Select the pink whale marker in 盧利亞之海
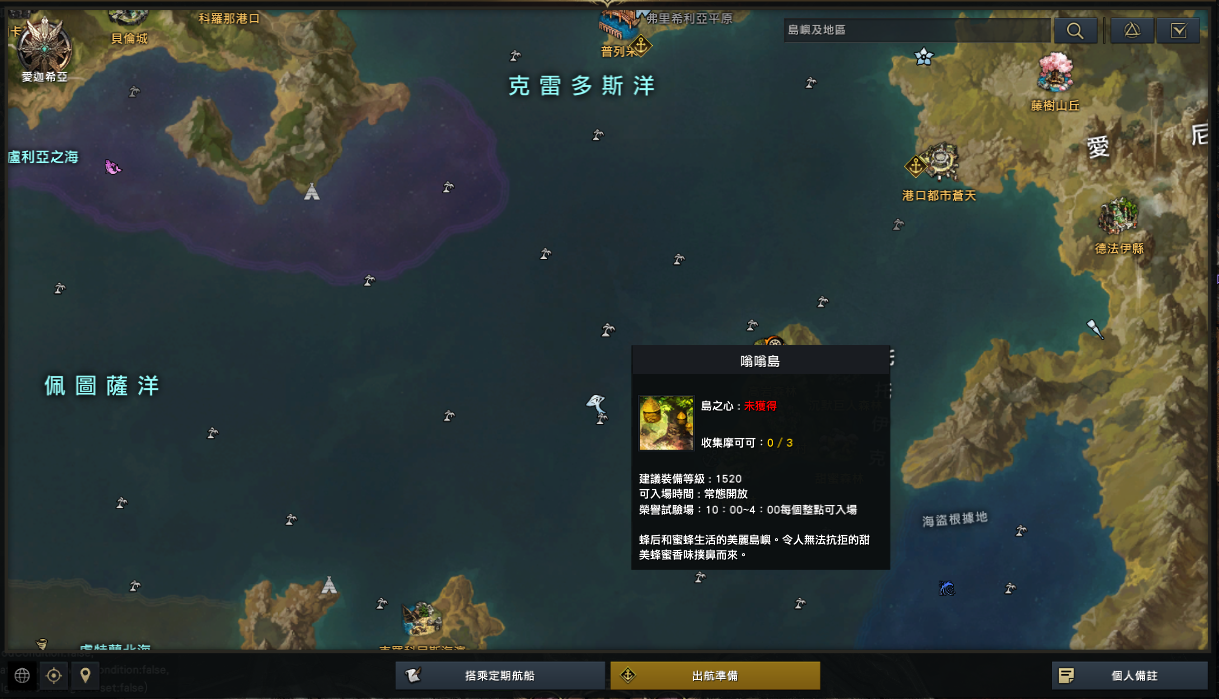The image size is (1219, 699). click(113, 167)
